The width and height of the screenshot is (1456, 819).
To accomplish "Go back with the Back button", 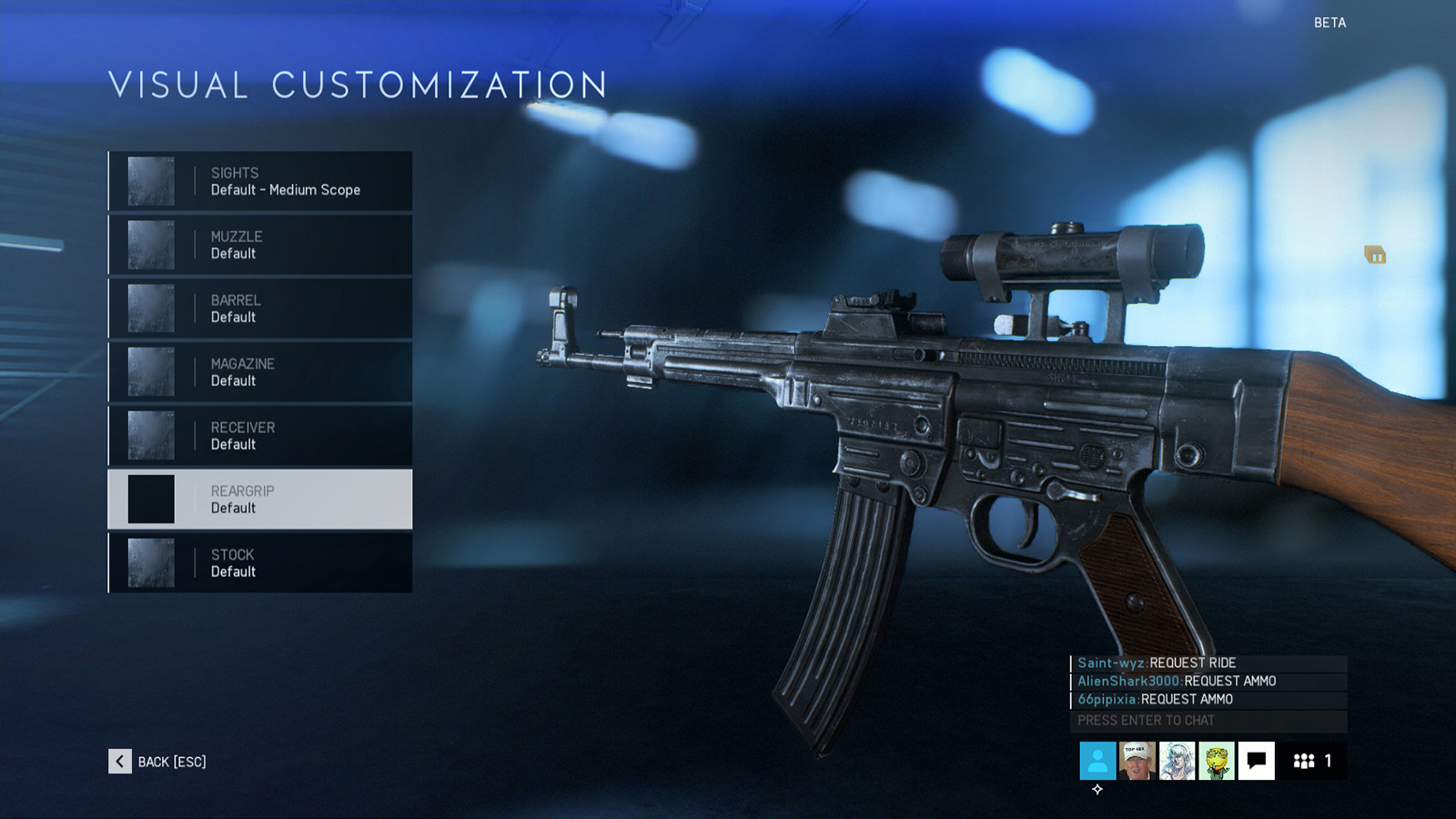I will pyautogui.click(x=158, y=762).
